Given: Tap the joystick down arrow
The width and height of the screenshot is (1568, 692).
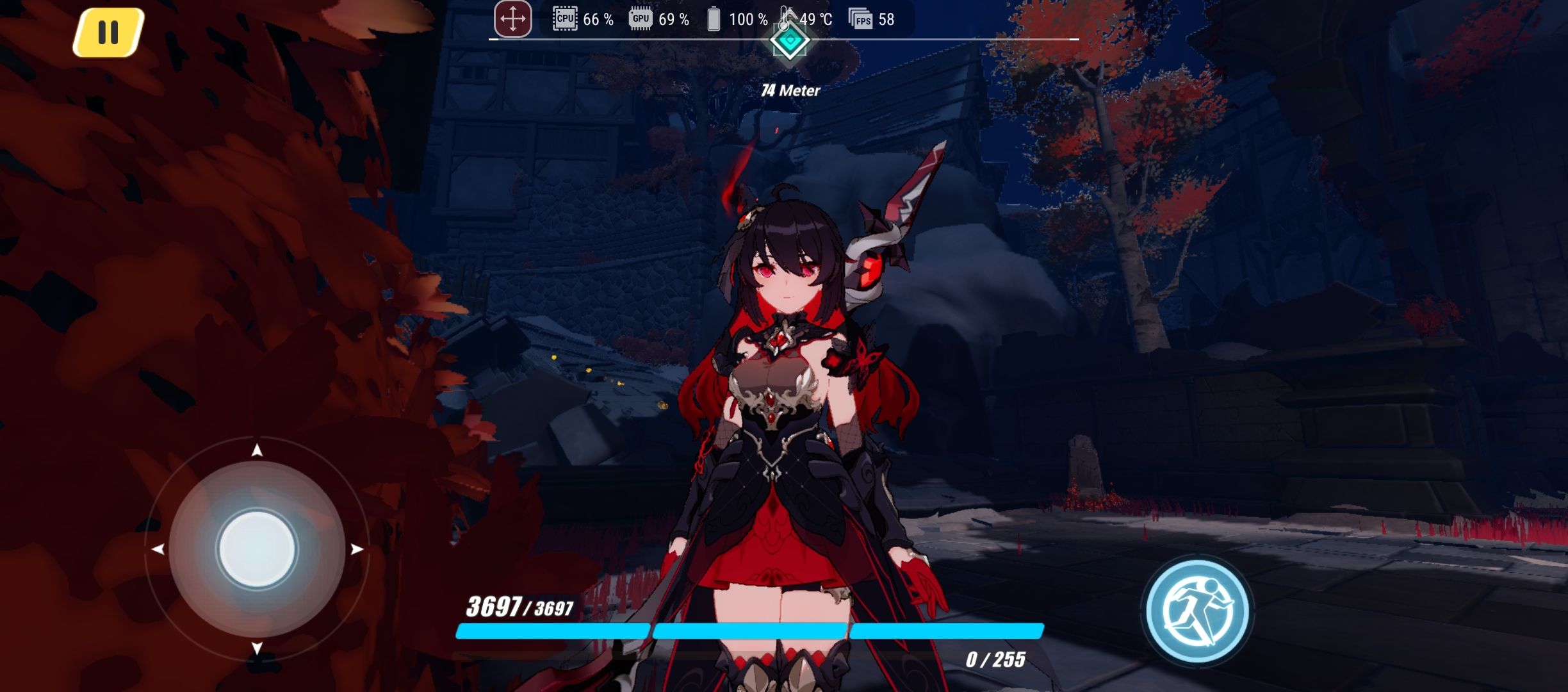Looking at the screenshot, I should (256, 647).
